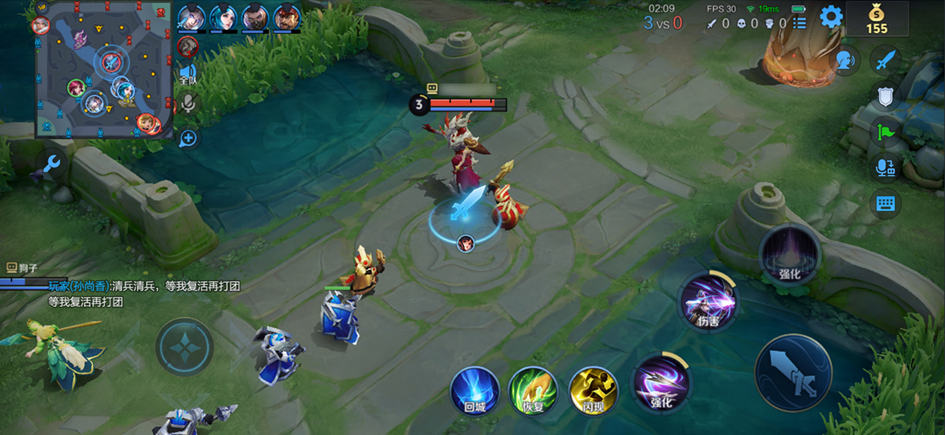The width and height of the screenshot is (945, 435).
Task: Send the green flag gather signal
Action: click(885, 132)
